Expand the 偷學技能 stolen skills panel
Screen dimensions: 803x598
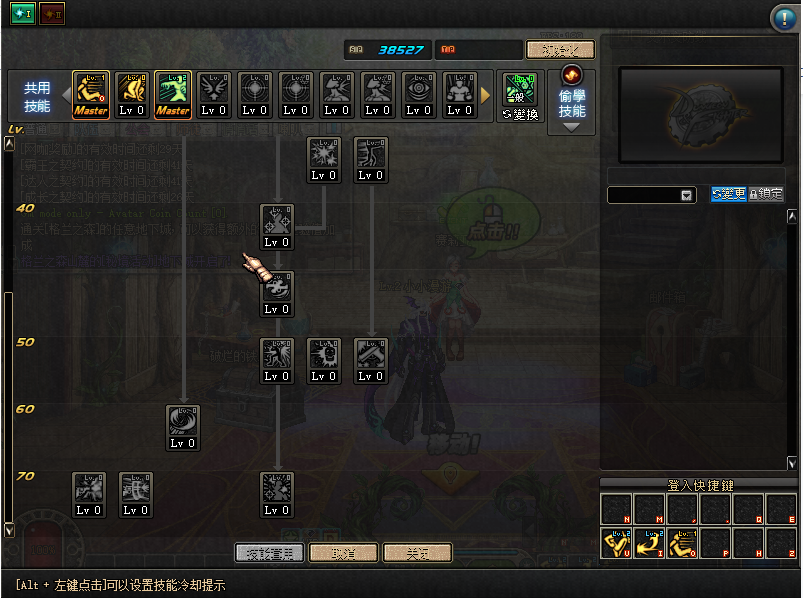point(572,126)
